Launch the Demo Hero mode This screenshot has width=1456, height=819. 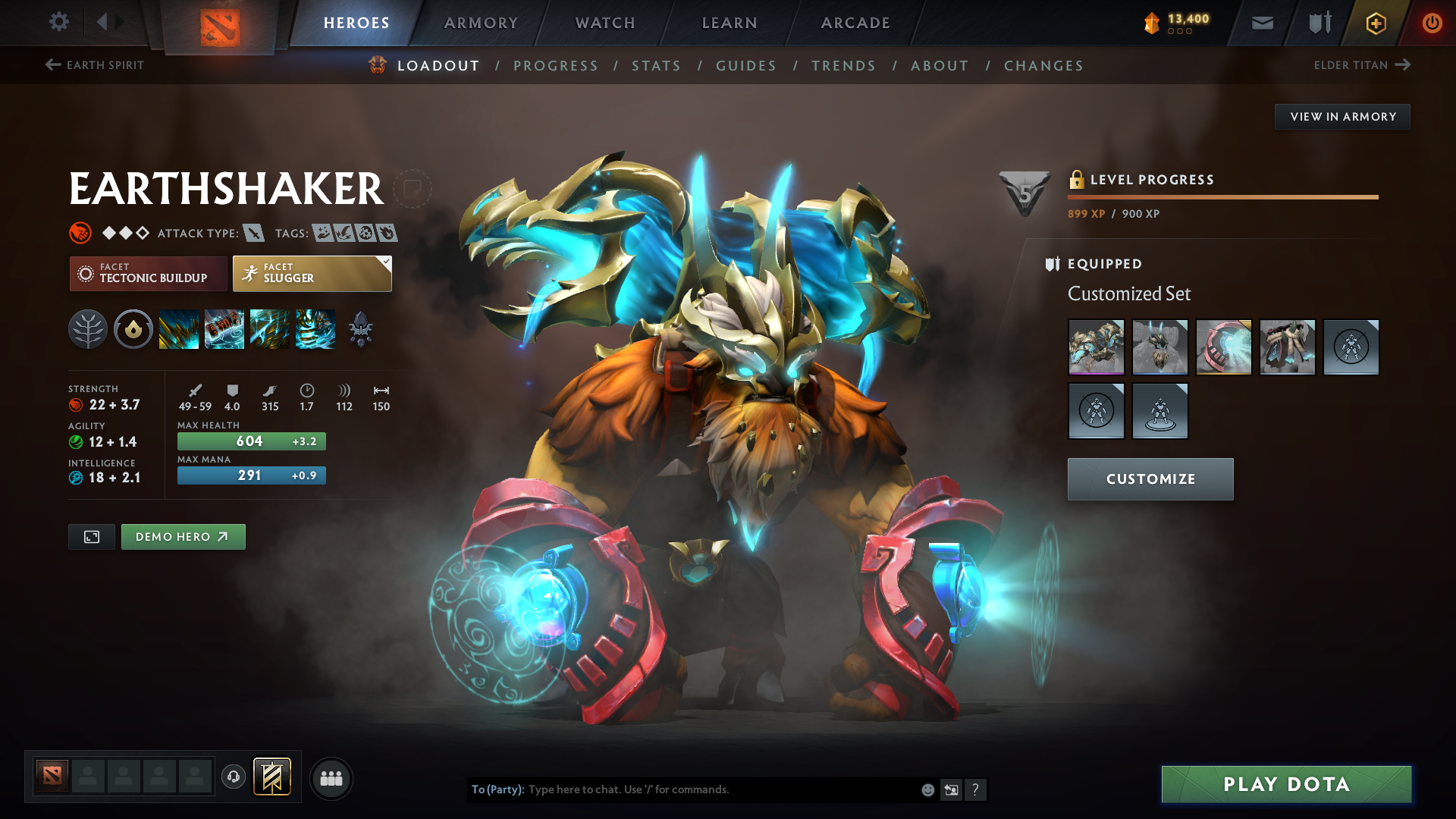pos(183,537)
